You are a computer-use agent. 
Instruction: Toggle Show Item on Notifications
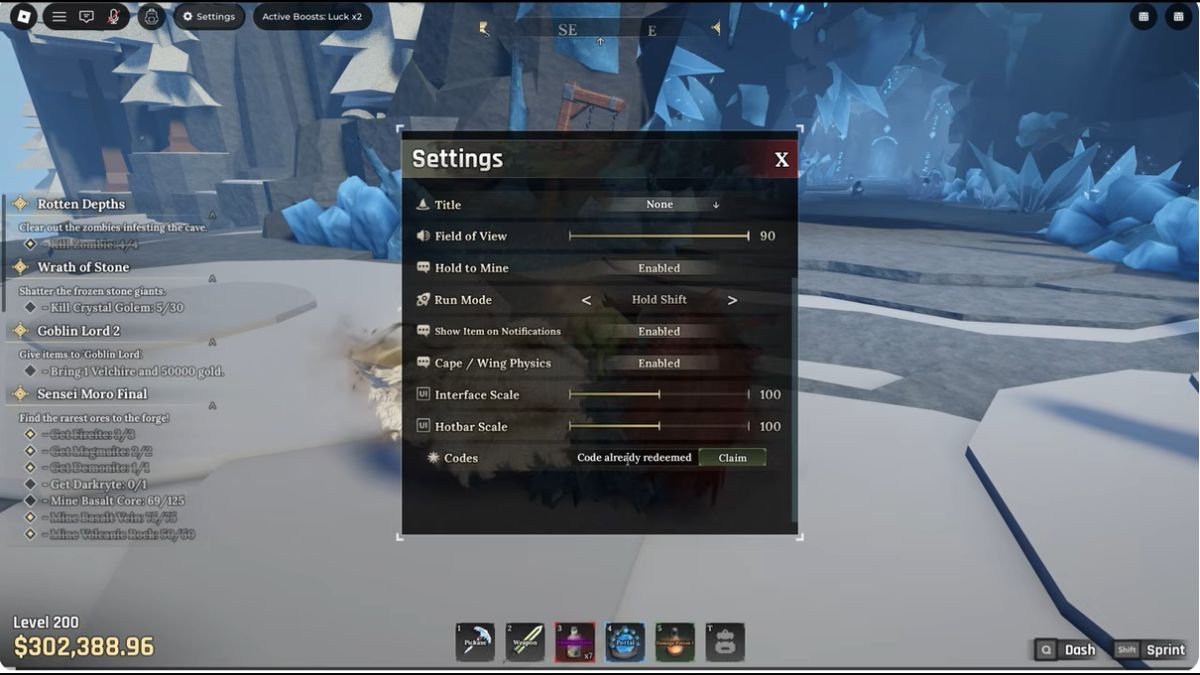[x=659, y=331]
